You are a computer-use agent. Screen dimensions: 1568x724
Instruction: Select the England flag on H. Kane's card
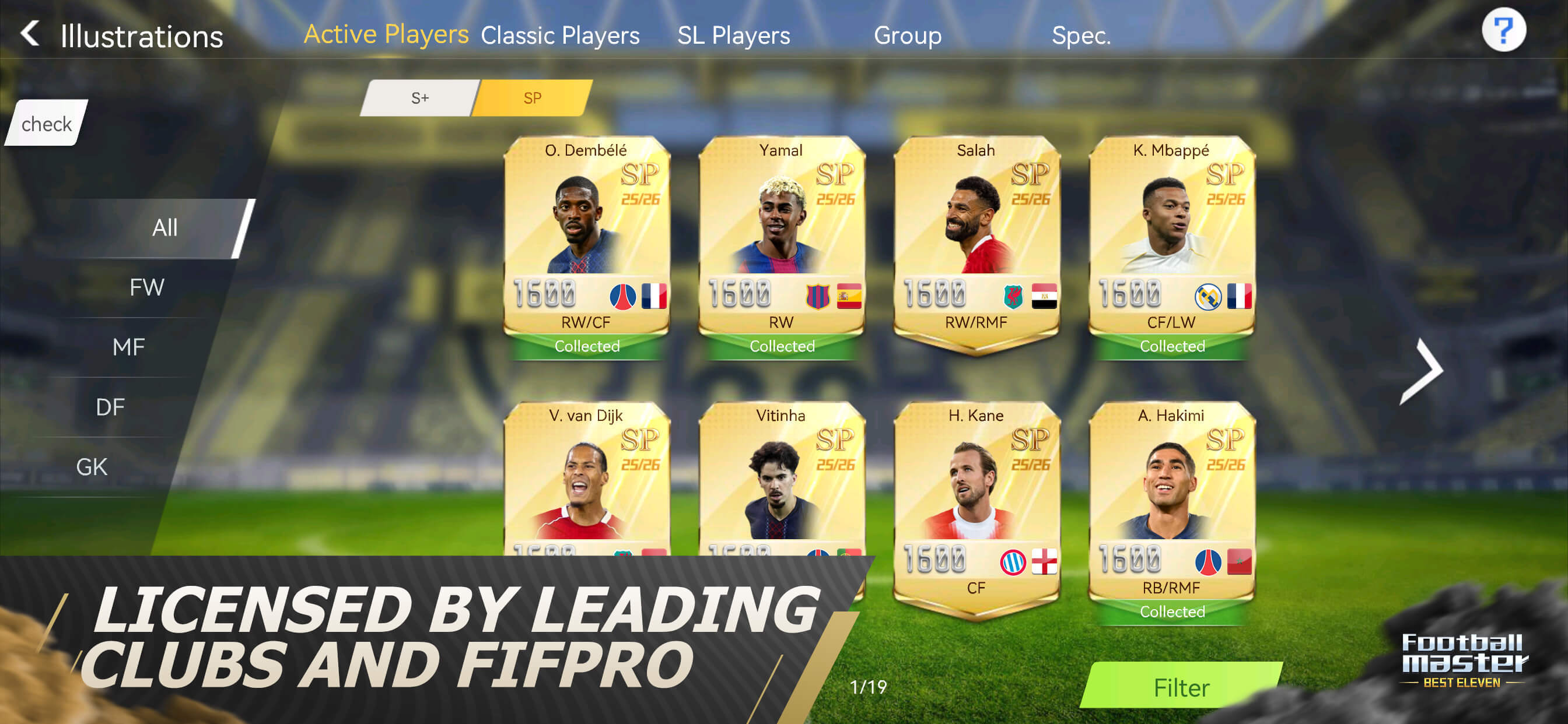coord(1044,561)
